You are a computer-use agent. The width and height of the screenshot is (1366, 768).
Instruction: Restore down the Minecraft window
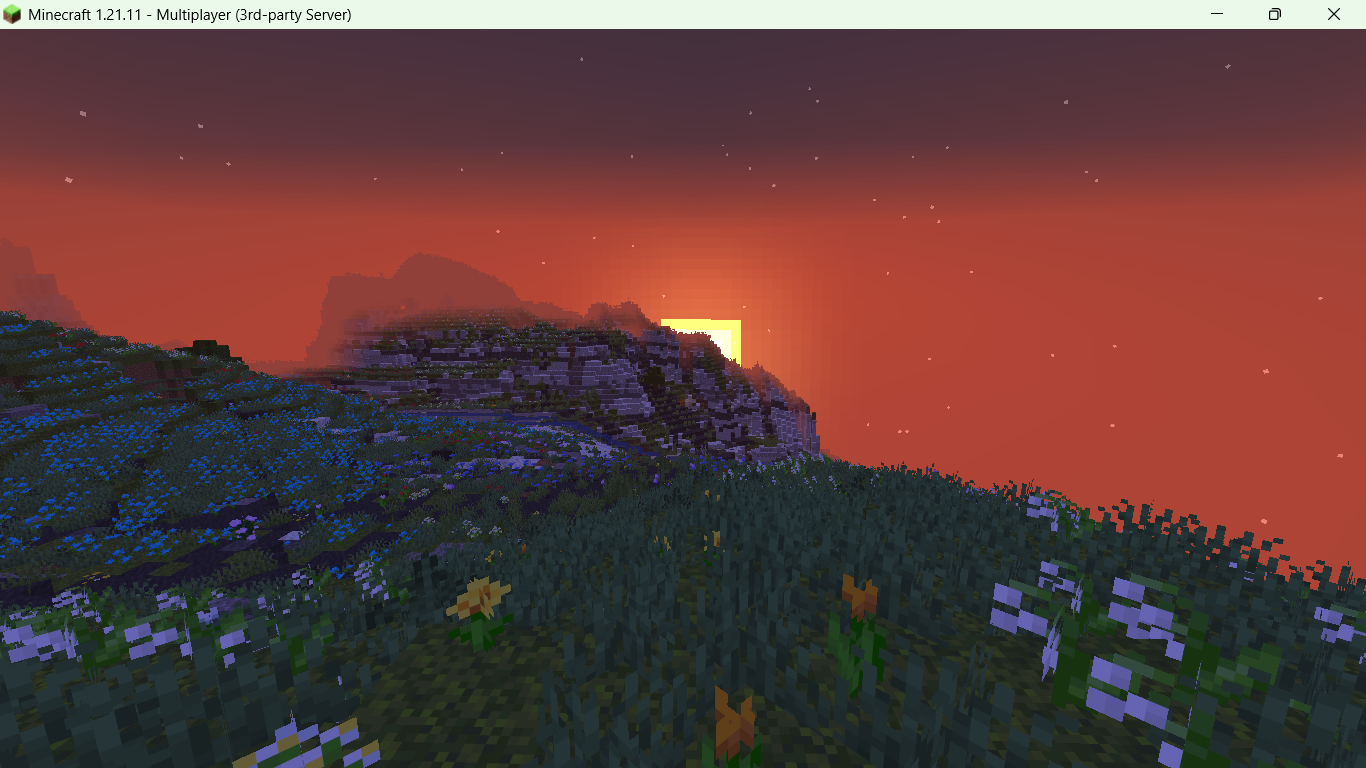pyautogui.click(x=1274, y=14)
